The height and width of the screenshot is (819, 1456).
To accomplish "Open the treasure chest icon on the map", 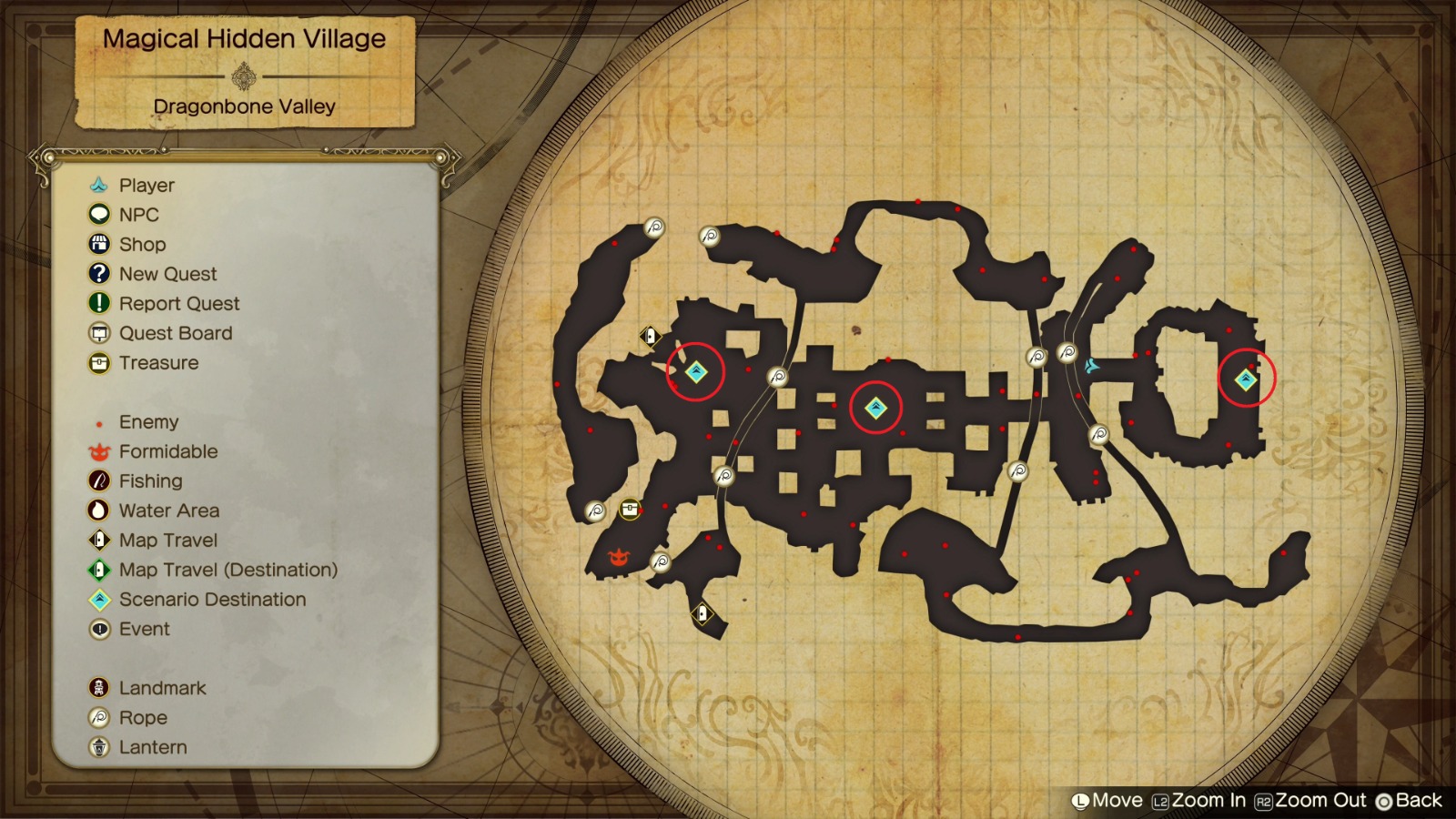I will [629, 508].
